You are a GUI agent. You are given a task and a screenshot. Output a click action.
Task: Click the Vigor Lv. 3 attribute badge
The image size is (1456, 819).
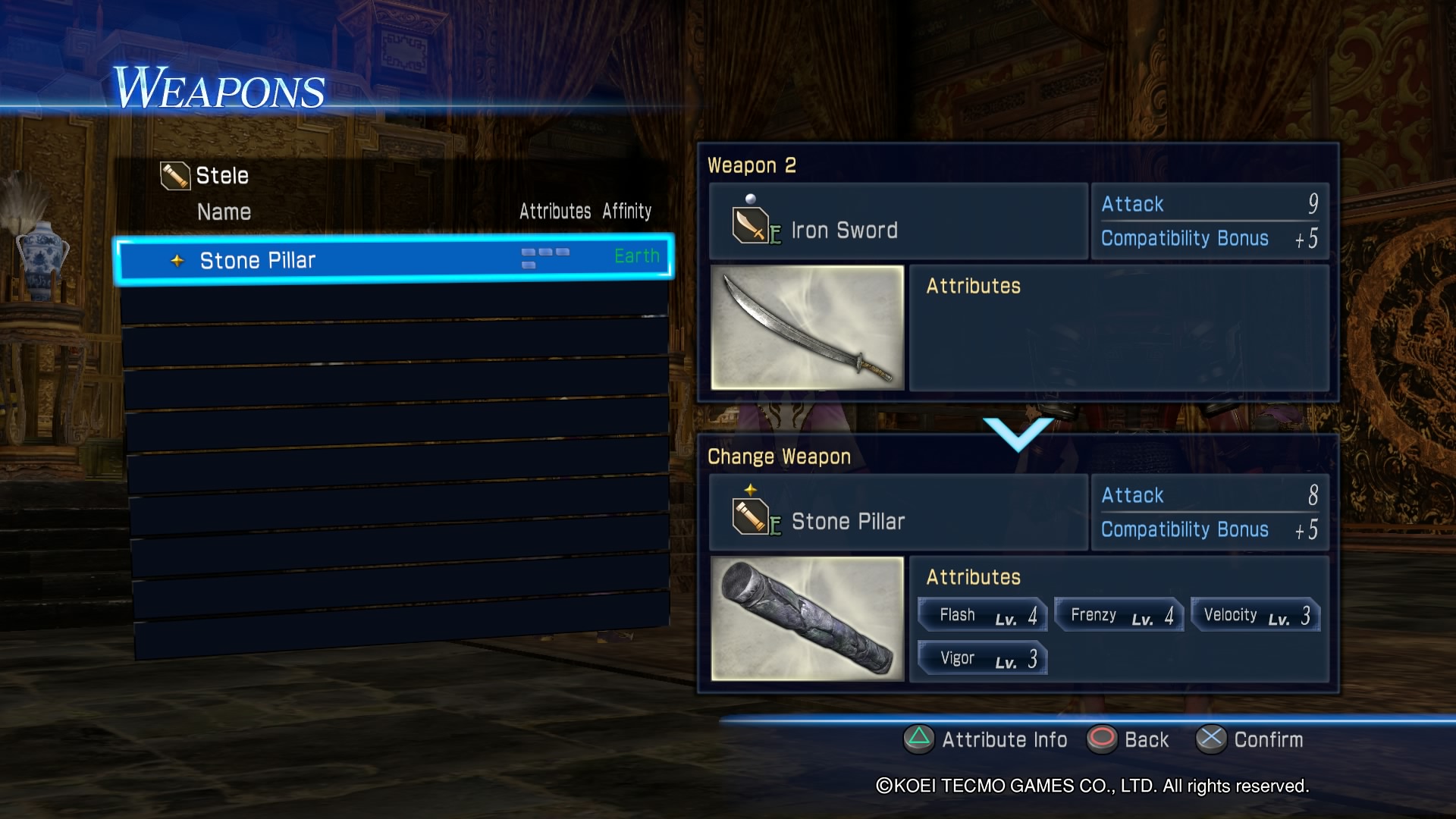click(x=981, y=657)
